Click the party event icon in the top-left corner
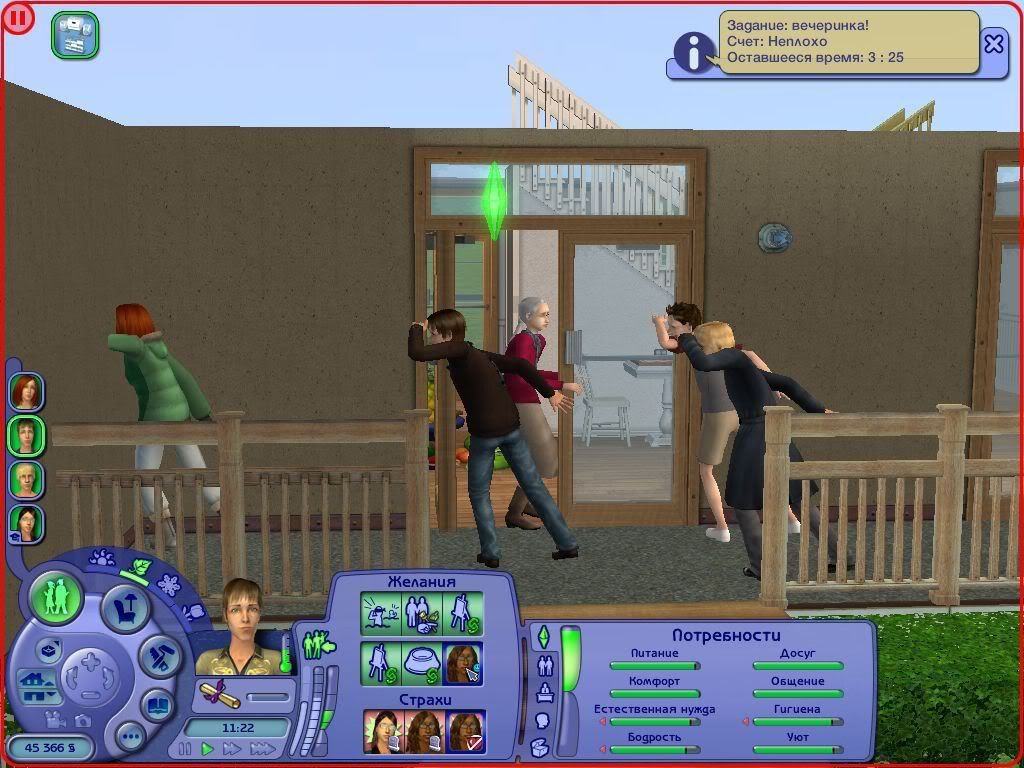The width and height of the screenshot is (1024, 768). [x=75, y=35]
